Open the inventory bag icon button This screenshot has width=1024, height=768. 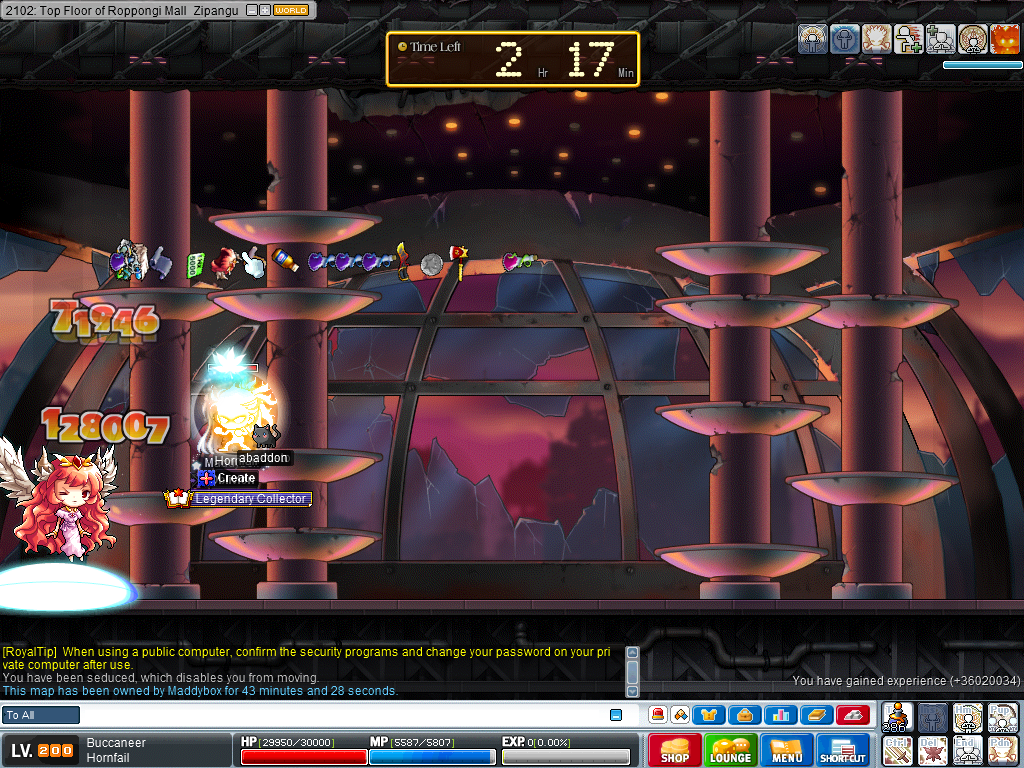click(745, 715)
